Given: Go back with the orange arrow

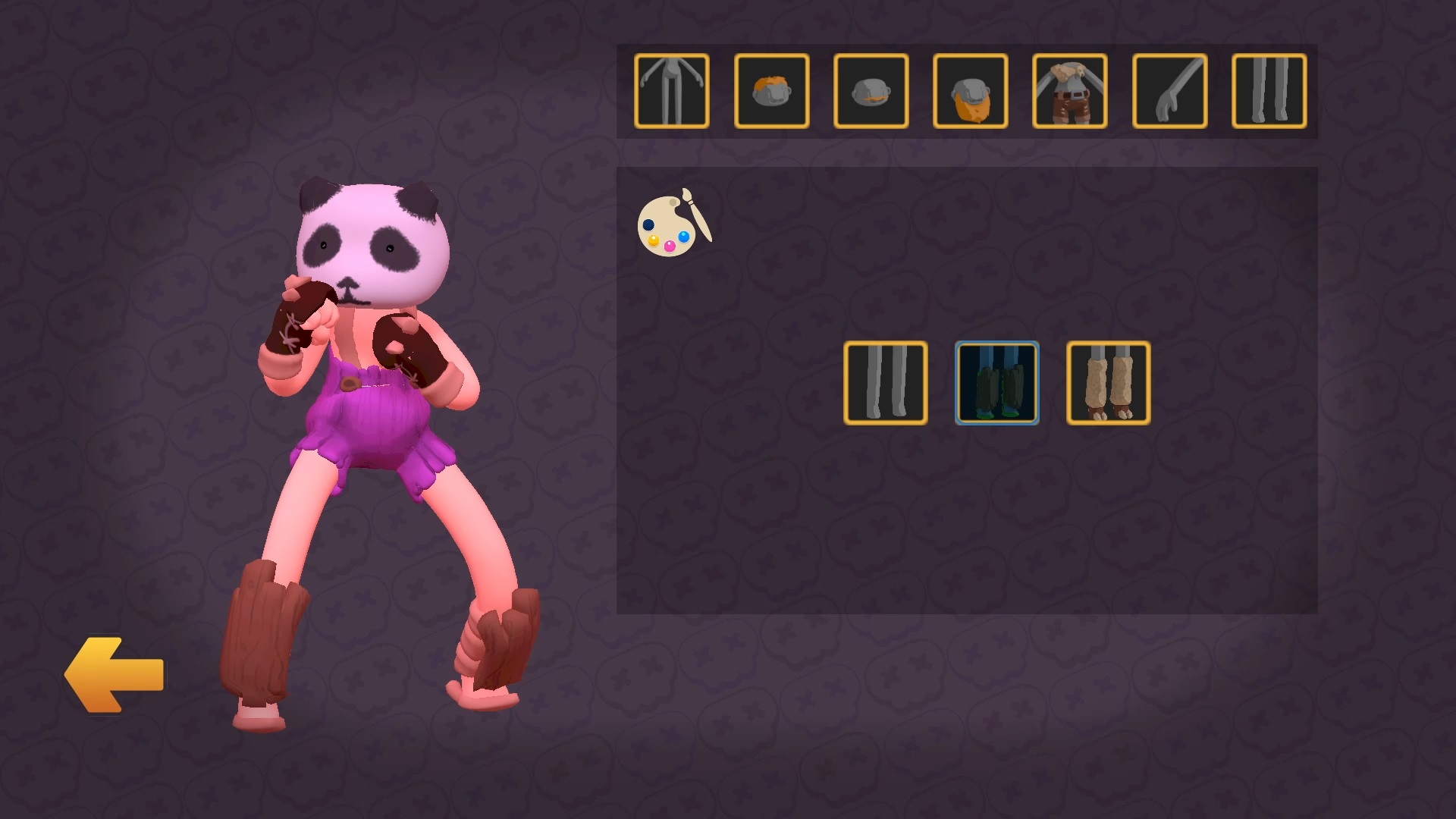Looking at the screenshot, I should coord(115,674).
